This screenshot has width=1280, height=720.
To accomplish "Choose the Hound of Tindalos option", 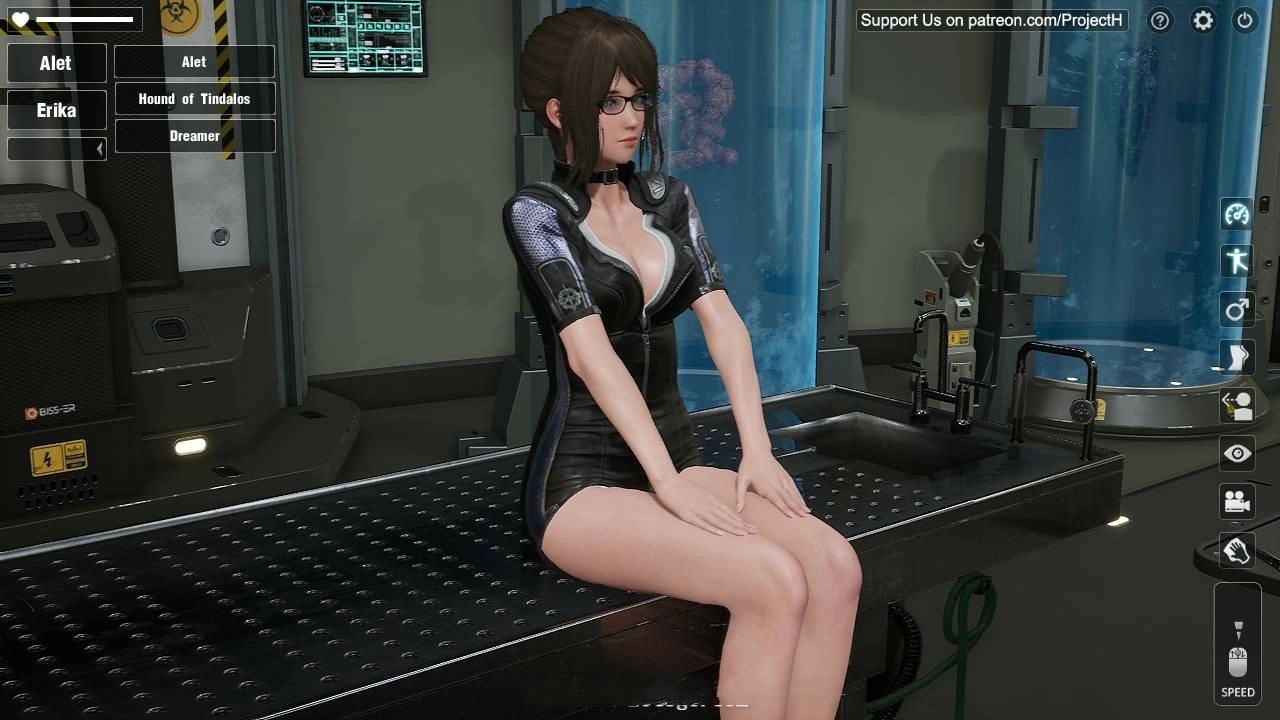I will [x=194, y=99].
